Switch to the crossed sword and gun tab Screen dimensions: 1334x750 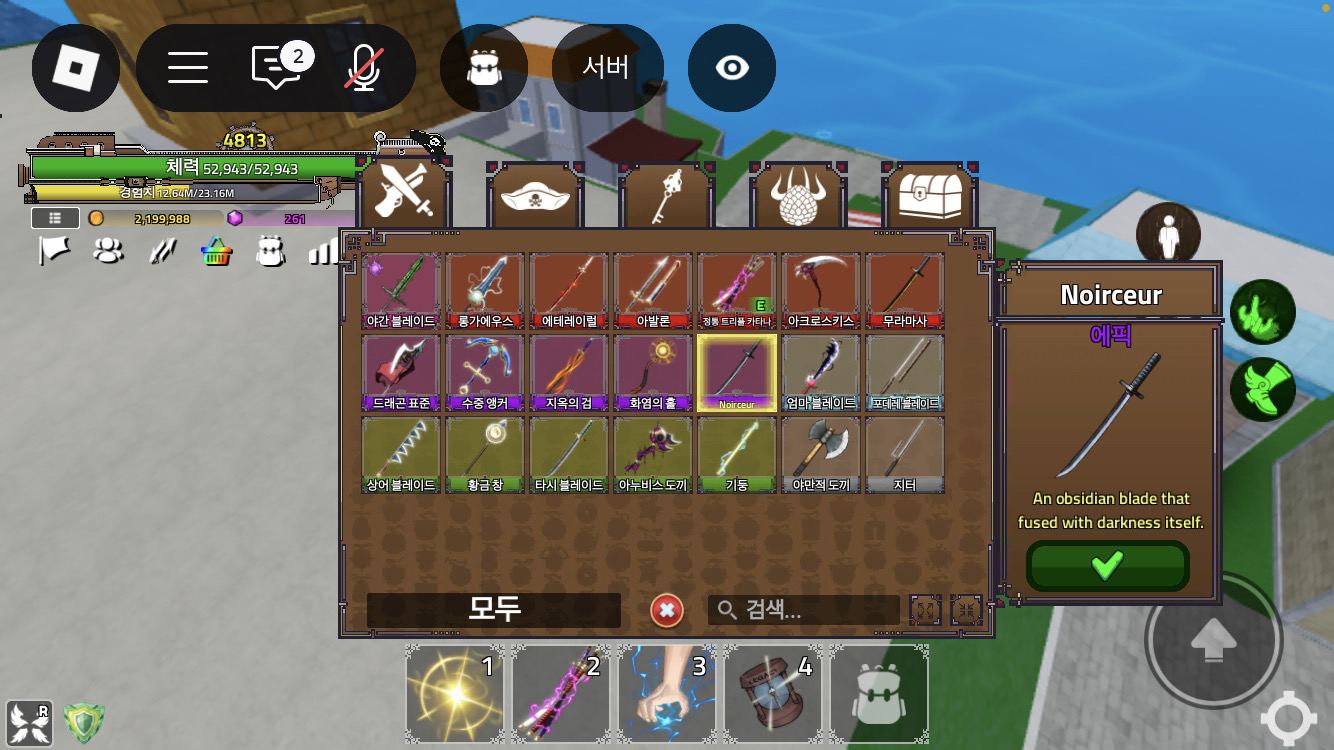click(x=404, y=197)
